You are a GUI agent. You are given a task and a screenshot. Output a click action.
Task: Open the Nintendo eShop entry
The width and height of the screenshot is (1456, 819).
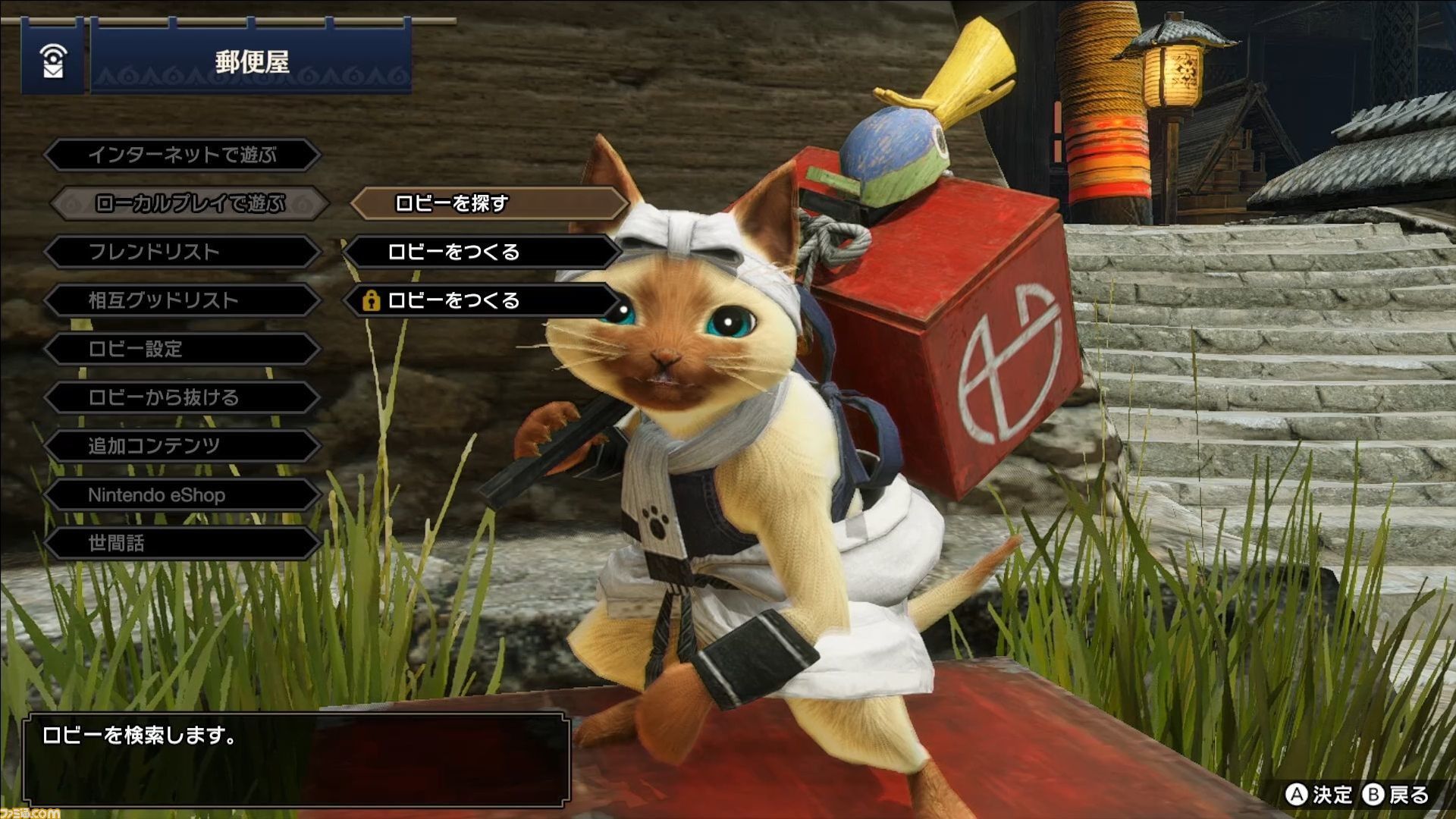pyautogui.click(x=182, y=495)
